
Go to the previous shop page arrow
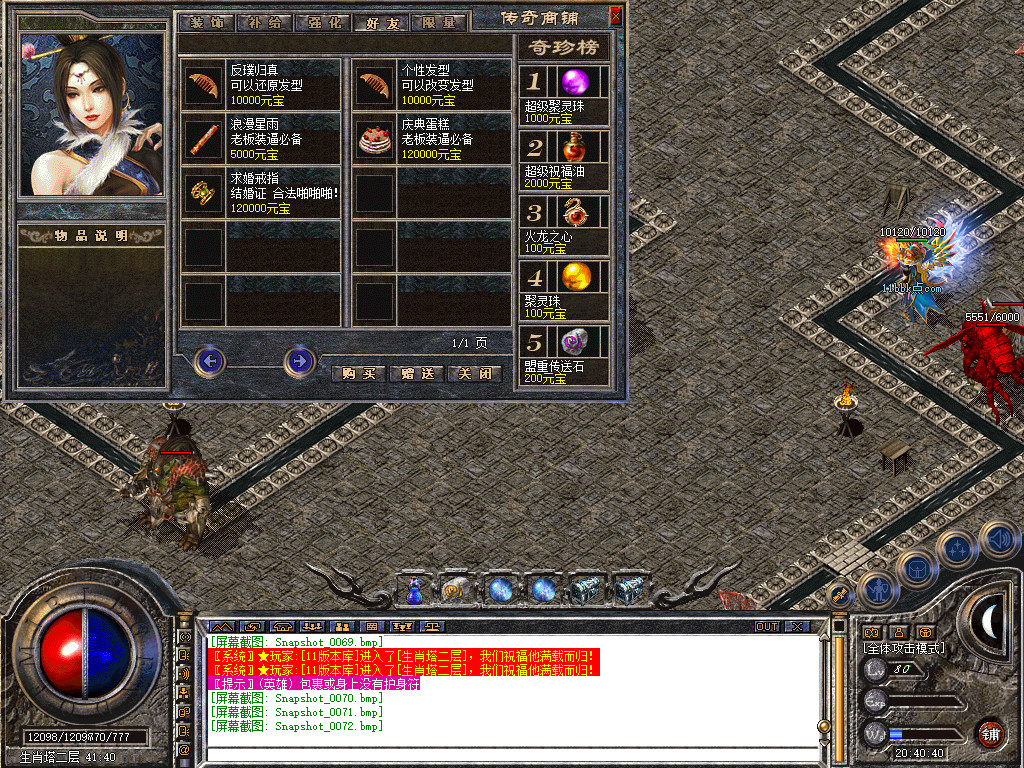point(210,360)
